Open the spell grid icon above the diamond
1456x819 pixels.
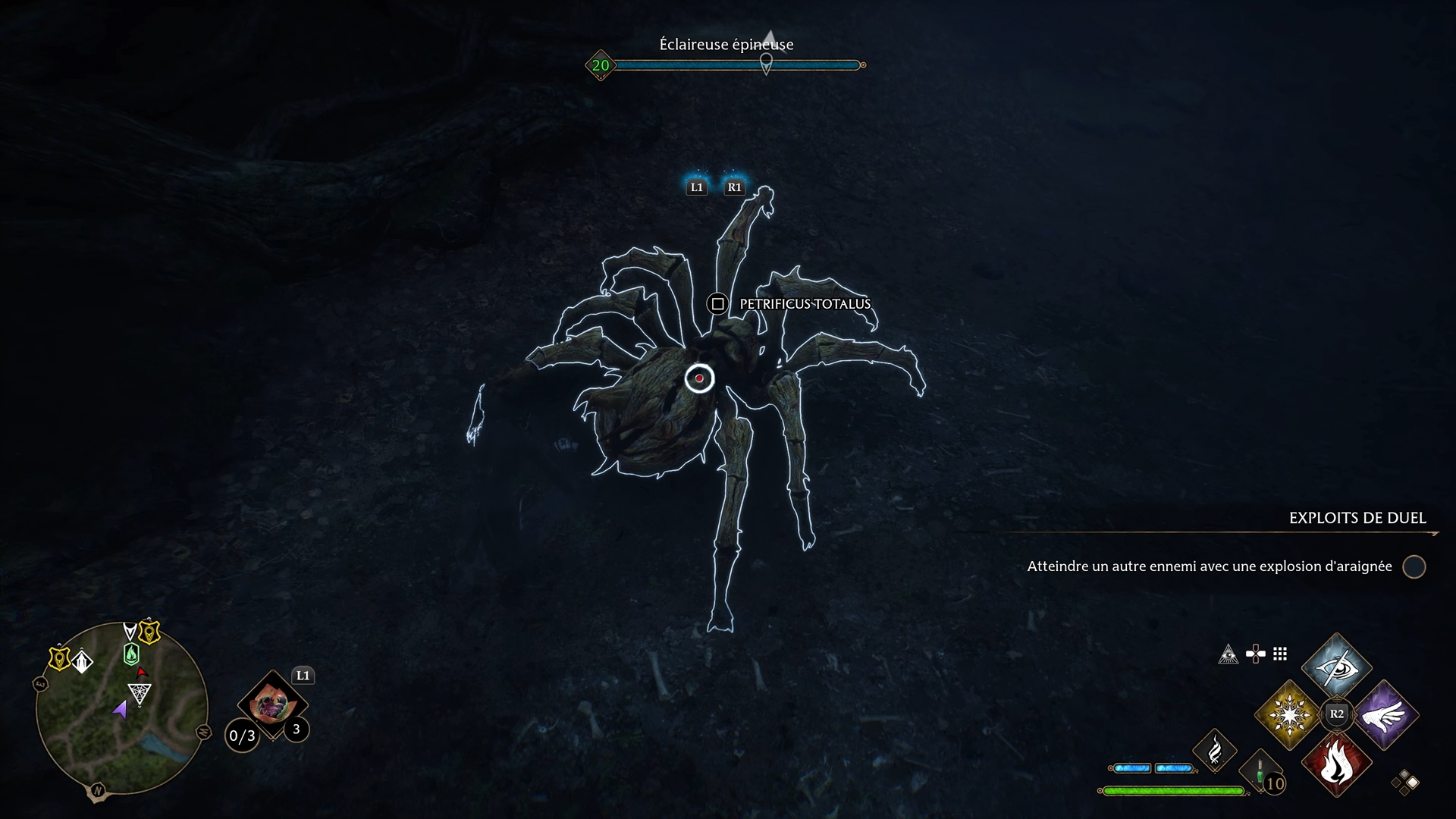click(1280, 654)
